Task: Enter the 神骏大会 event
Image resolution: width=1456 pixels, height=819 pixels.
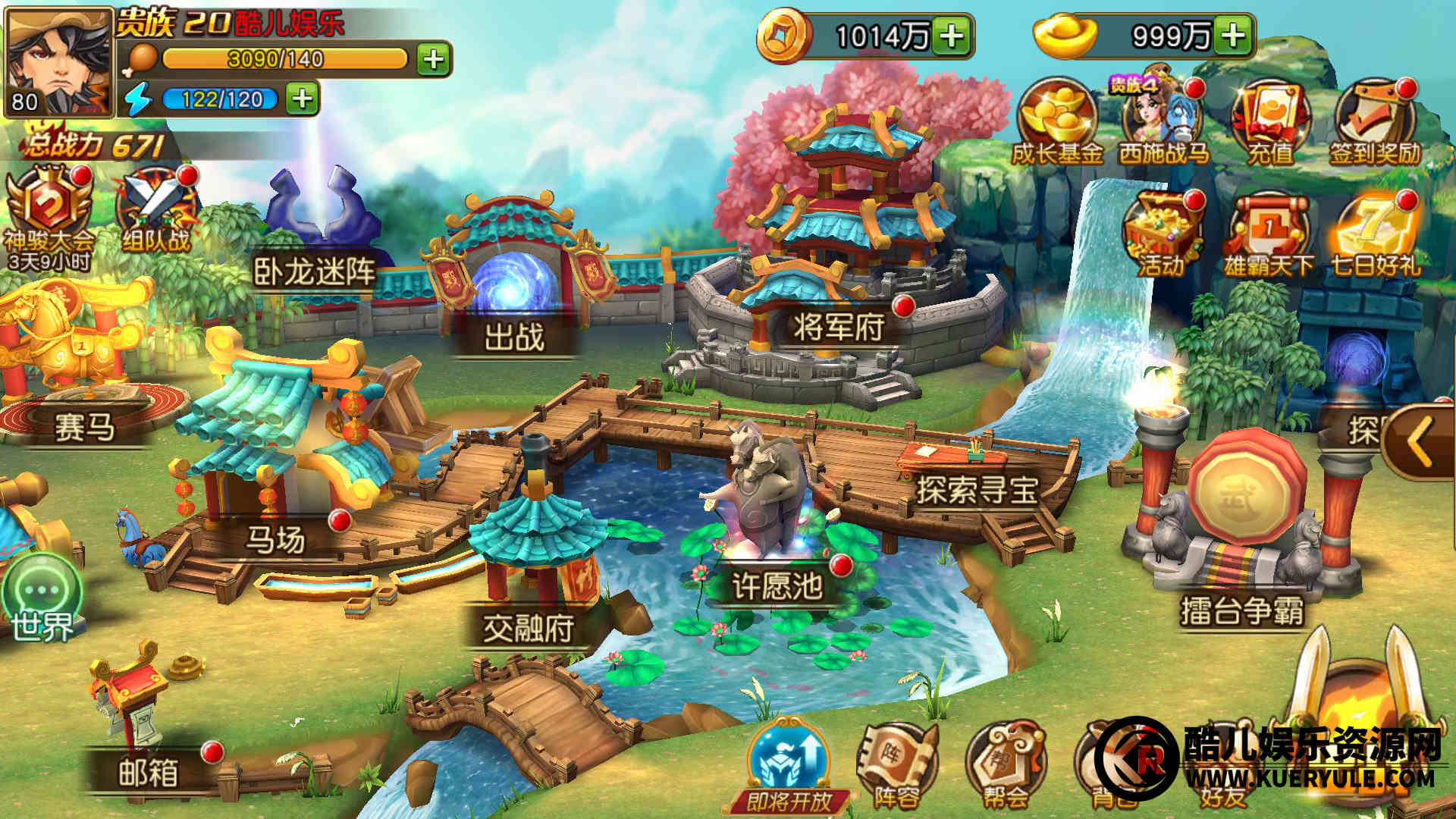Action: (x=49, y=212)
